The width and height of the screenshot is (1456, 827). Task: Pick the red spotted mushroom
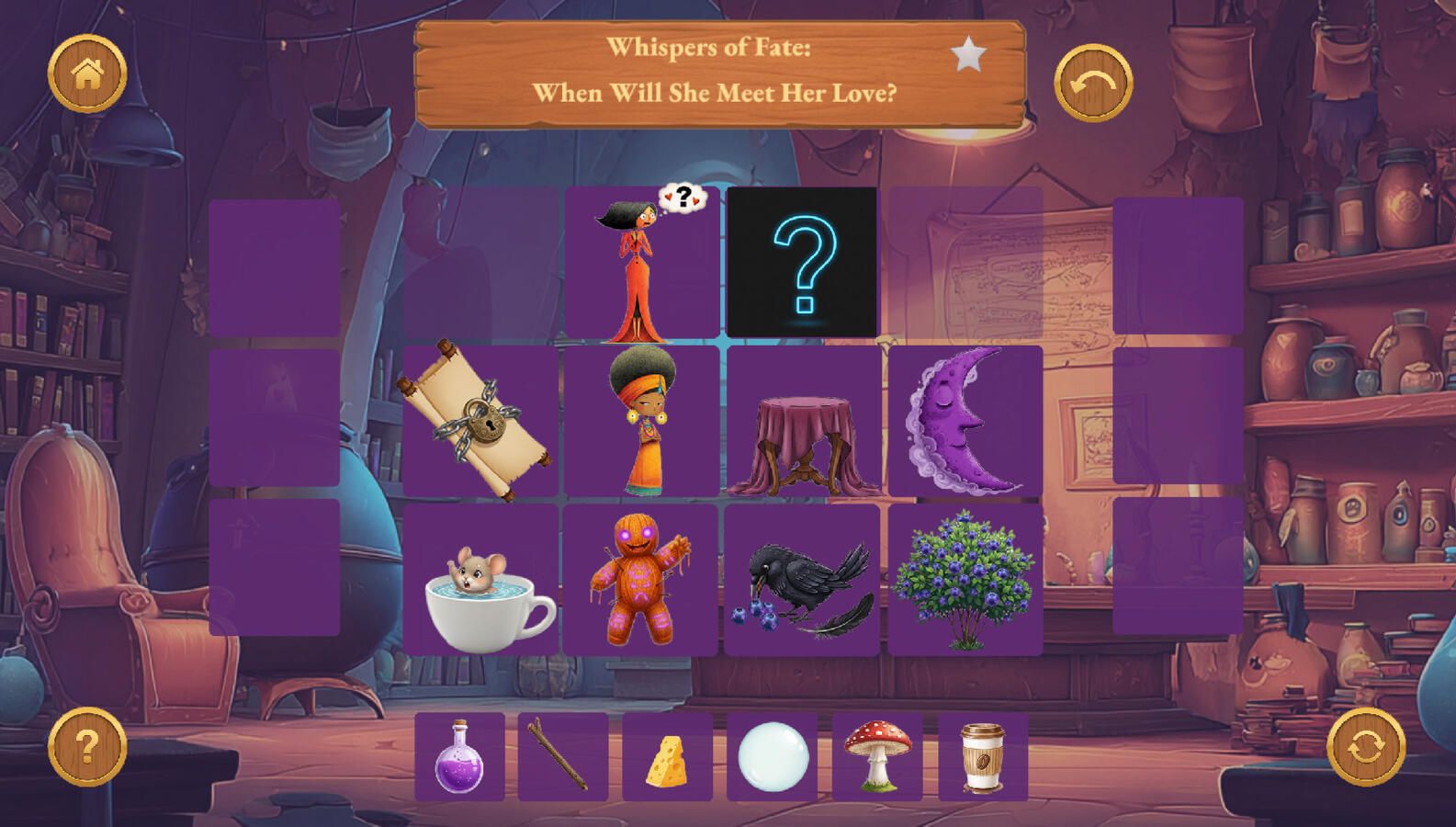tap(877, 756)
